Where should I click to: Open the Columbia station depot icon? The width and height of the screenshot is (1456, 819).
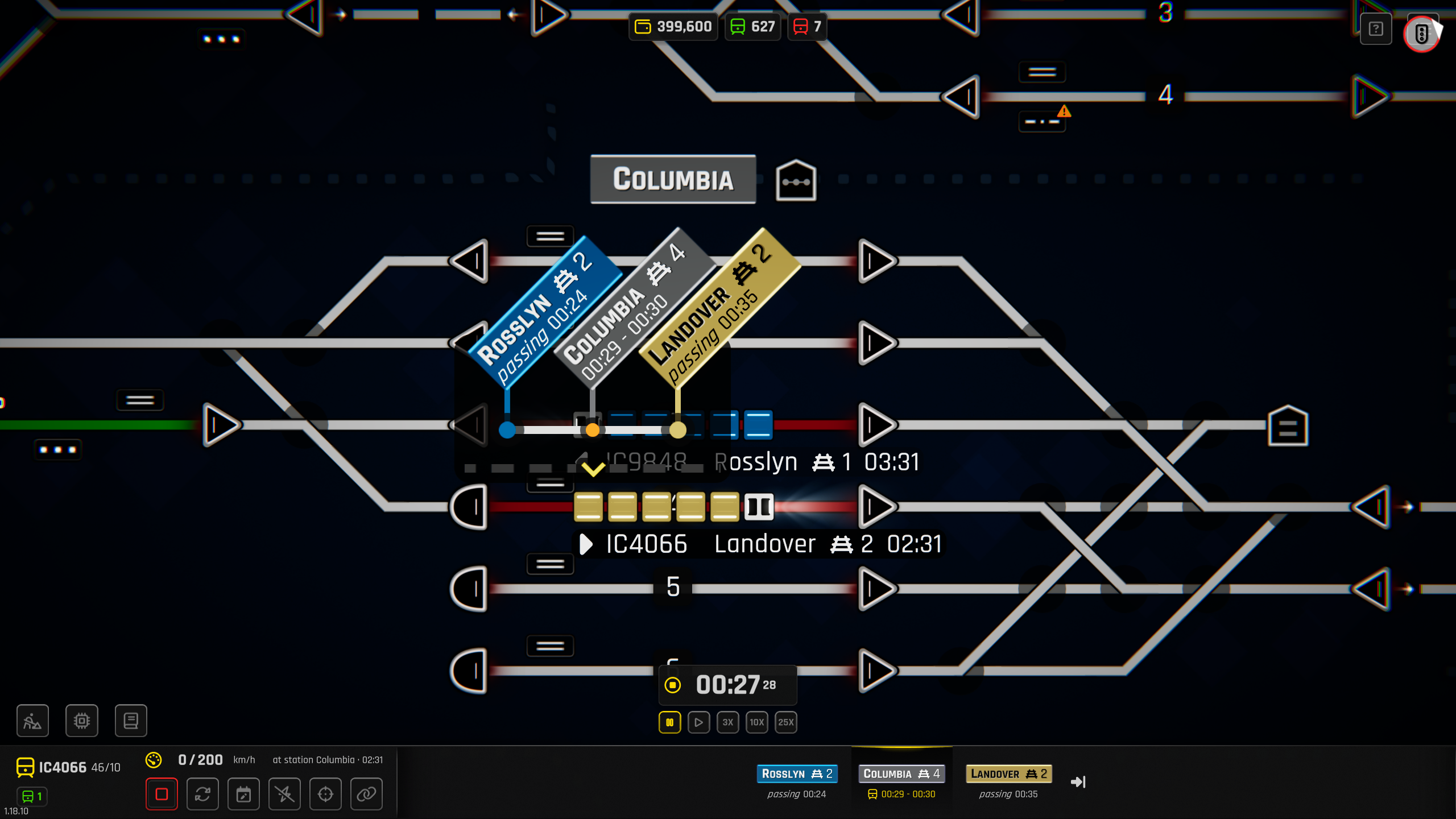795,180
